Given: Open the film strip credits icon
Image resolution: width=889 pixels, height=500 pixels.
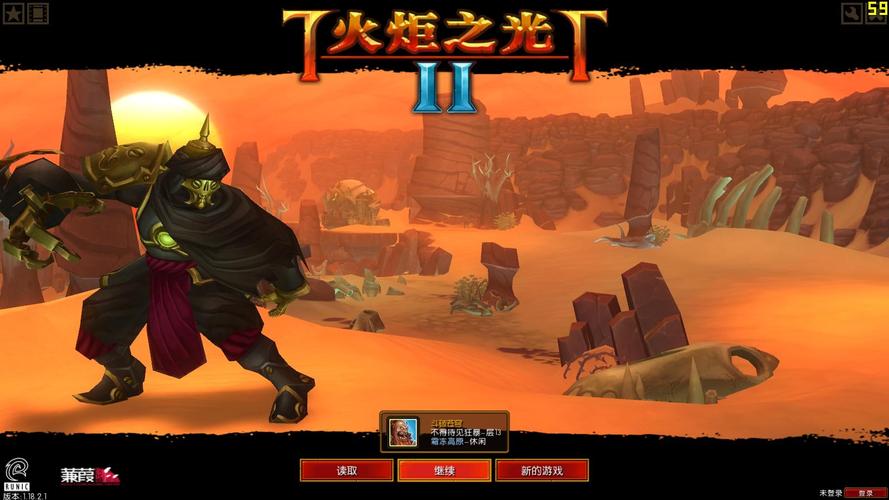Looking at the screenshot, I should click(x=38, y=13).
